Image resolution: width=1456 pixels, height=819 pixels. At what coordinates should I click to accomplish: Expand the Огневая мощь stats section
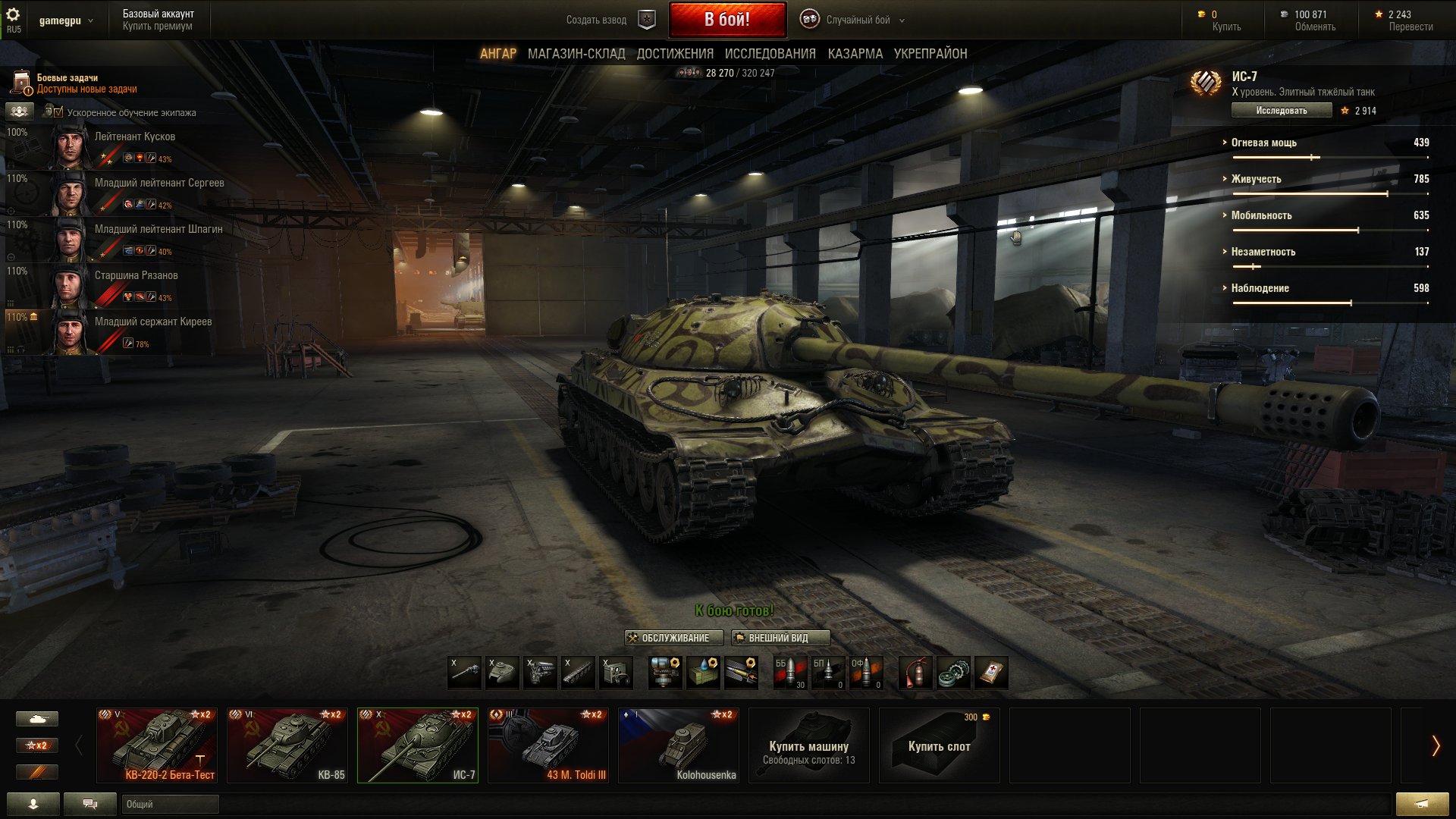click(x=1263, y=143)
